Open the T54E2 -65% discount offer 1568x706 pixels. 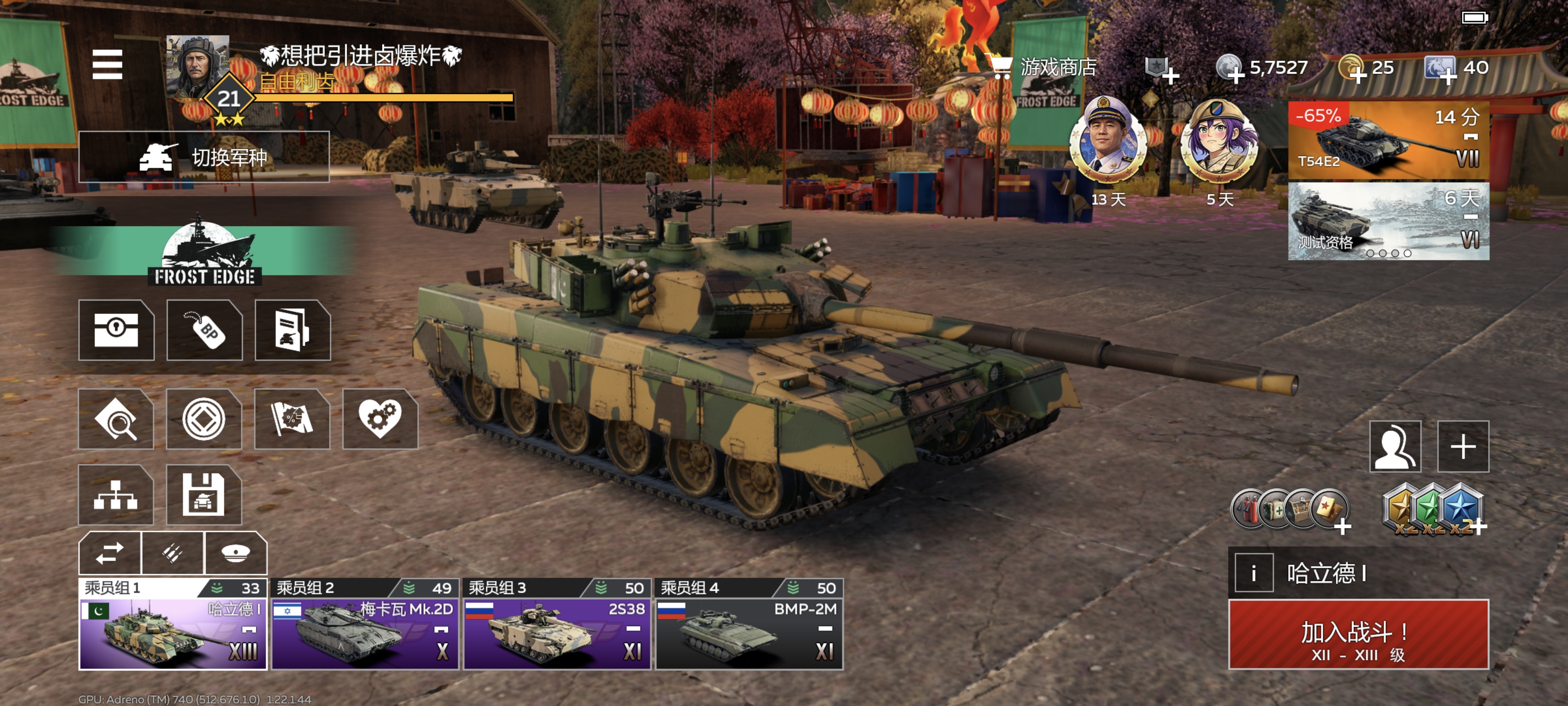(x=1388, y=140)
